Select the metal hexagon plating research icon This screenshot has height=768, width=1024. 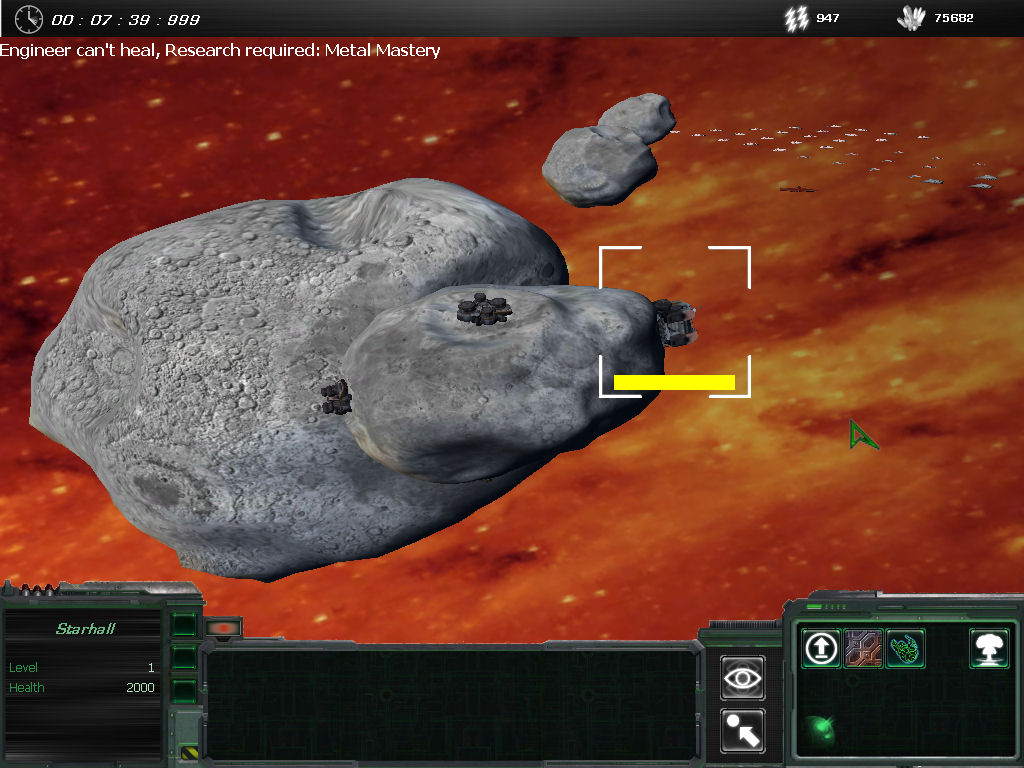click(863, 649)
